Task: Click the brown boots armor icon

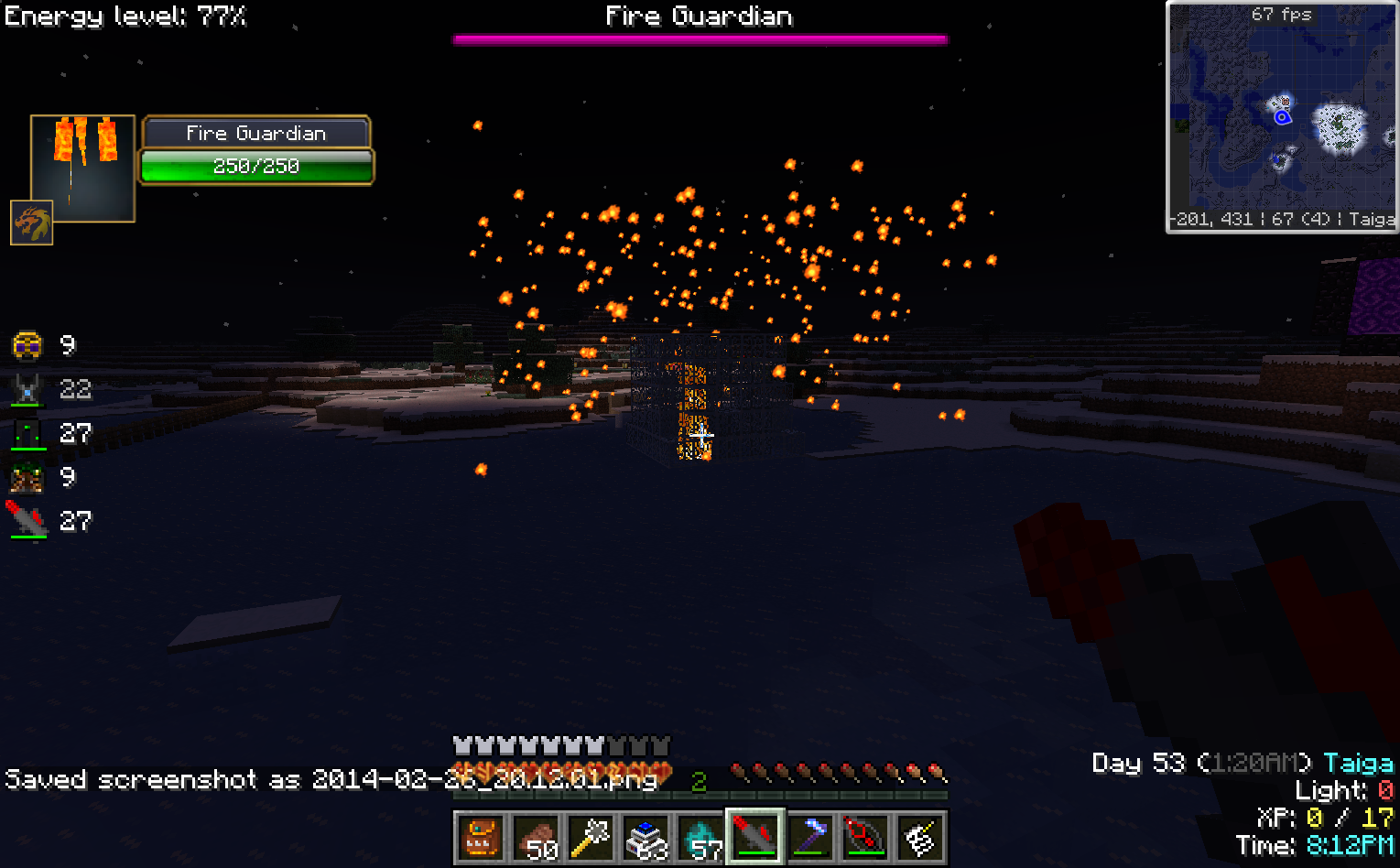Action: click(x=27, y=477)
